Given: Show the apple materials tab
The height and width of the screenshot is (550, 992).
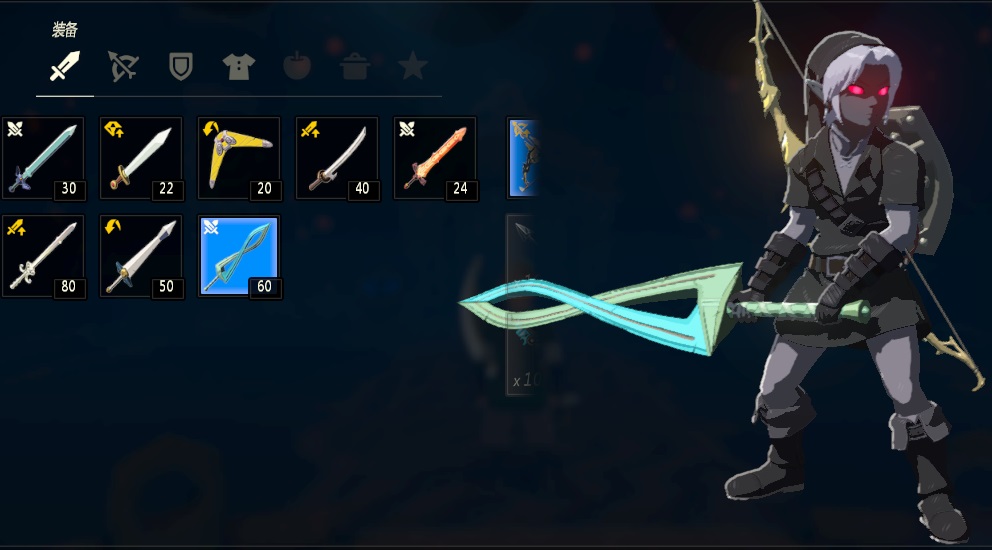Looking at the screenshot, I should pos(297,67).
